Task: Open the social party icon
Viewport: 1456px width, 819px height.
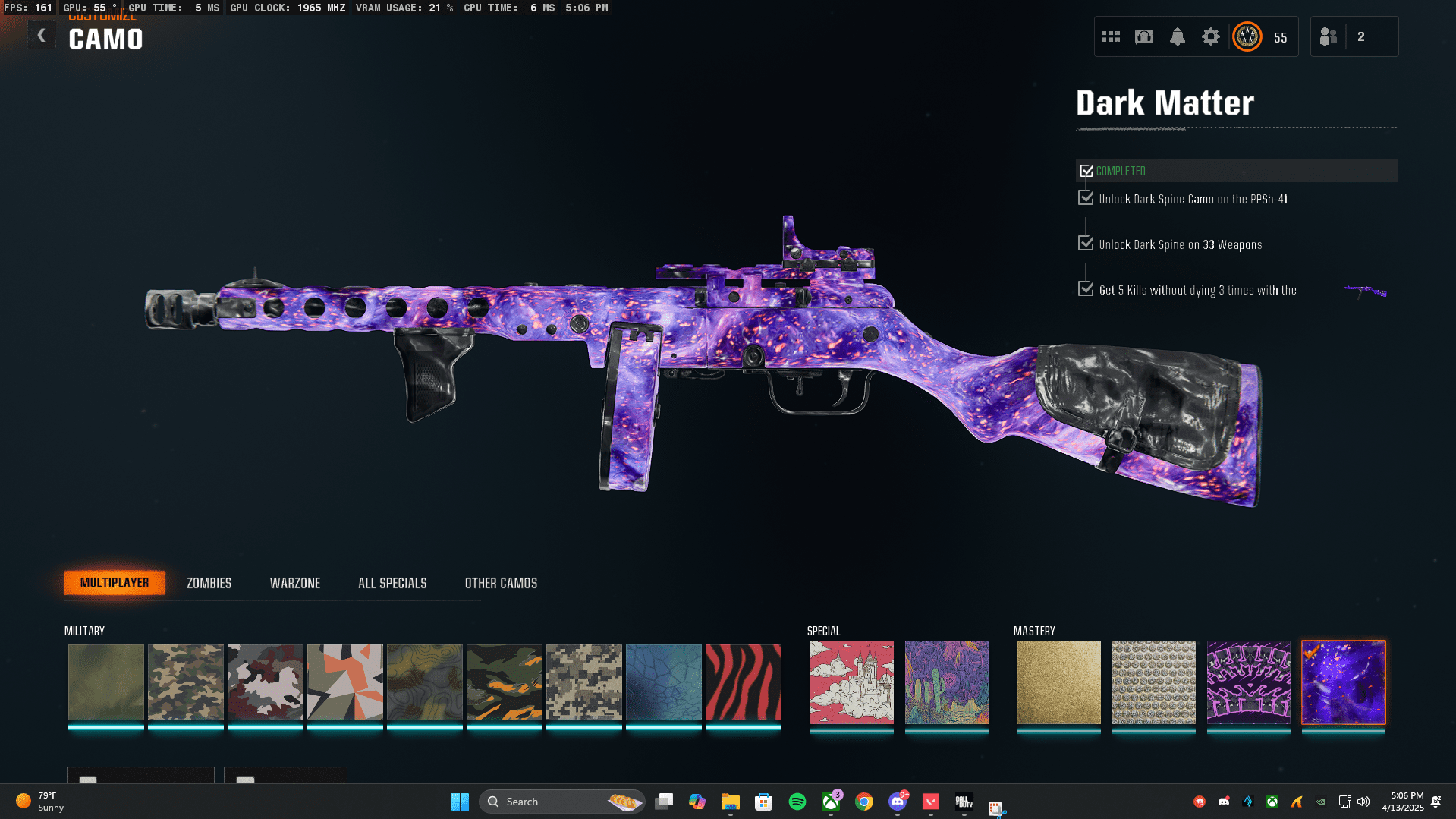Action: [1329, 36]
